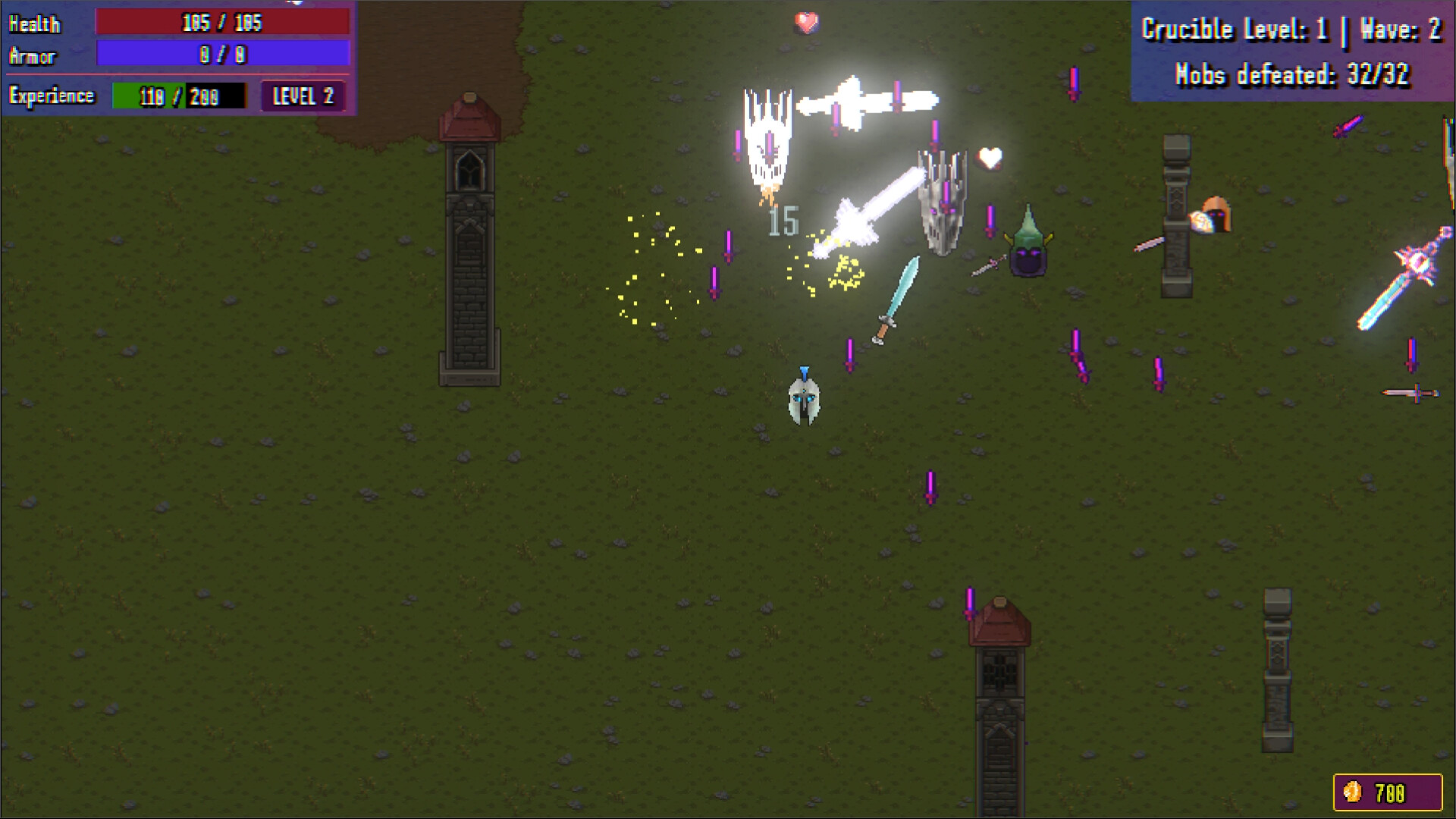Click the damage number 15 floating onscreen
Image resolution: width=1456 pixels, height=819 pixels.
pos(783,223)
